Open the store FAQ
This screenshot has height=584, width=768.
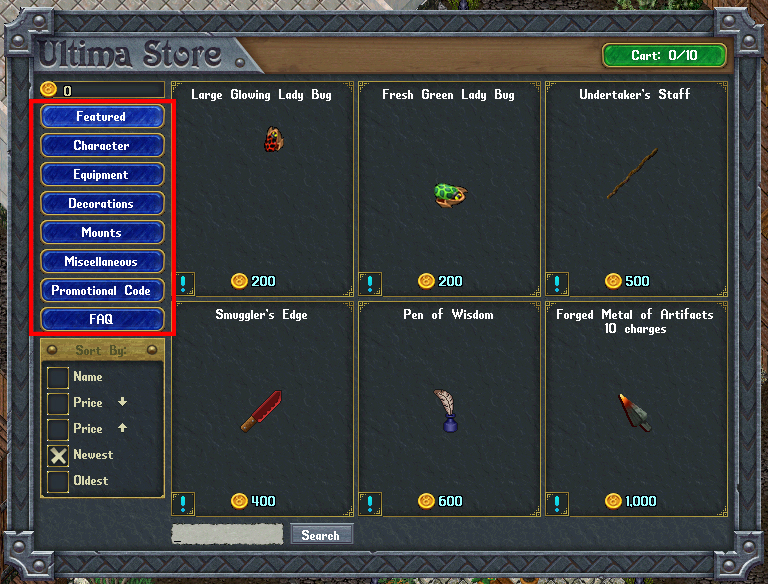point(102,320)
